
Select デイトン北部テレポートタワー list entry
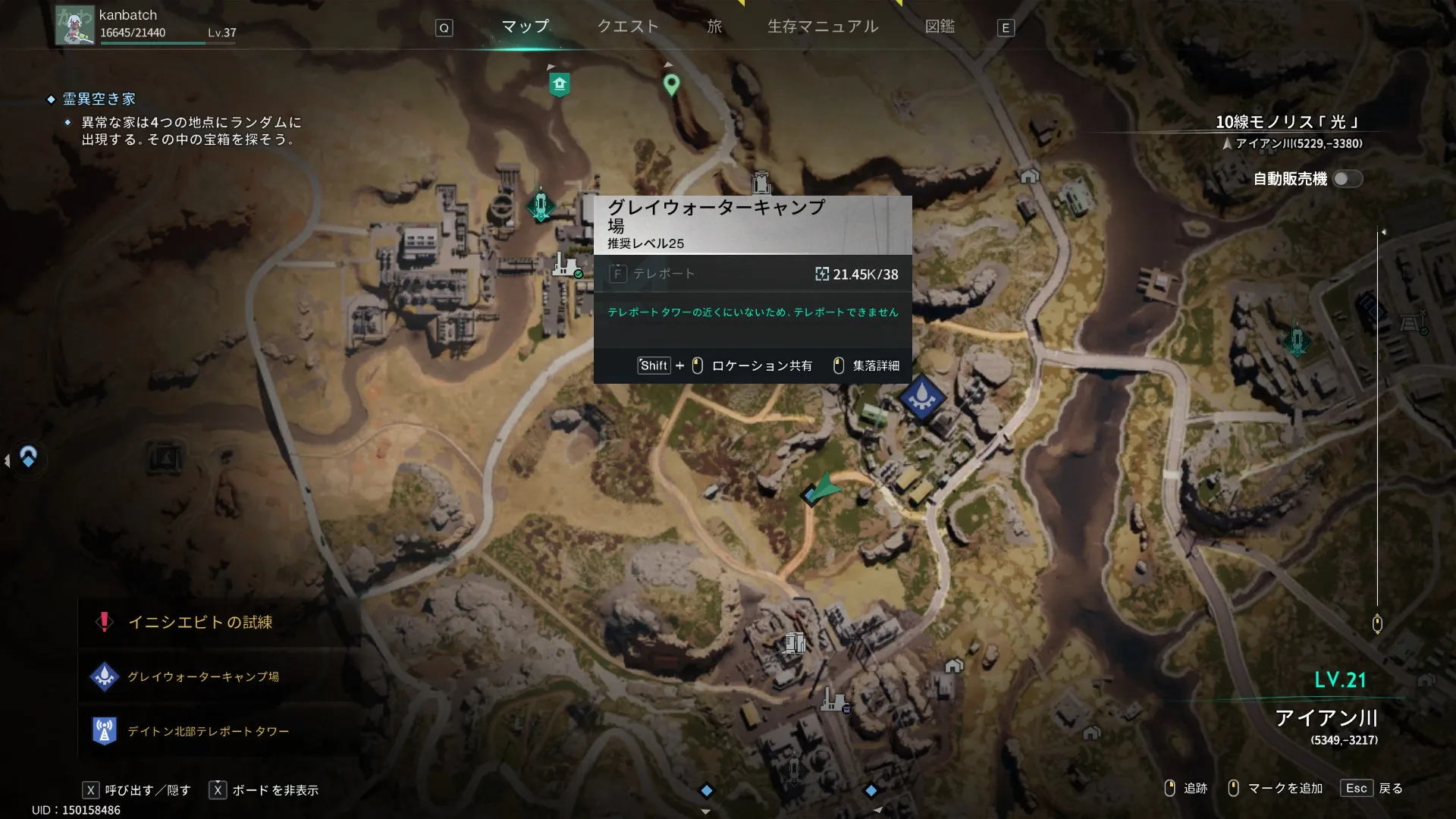[x=208, y=732]
